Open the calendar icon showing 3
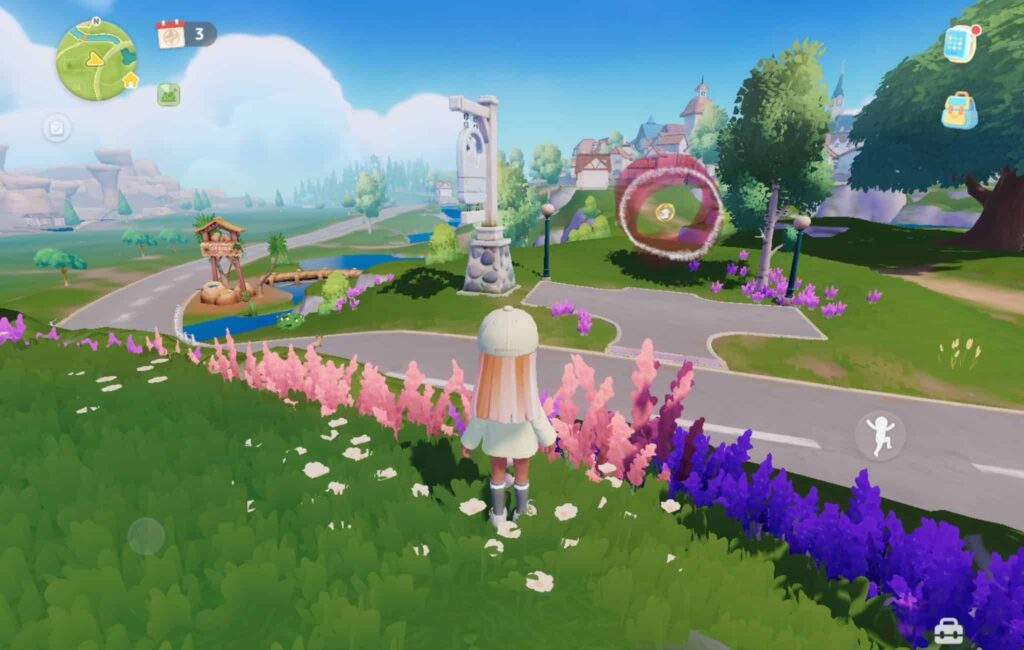 coord(171,34)
